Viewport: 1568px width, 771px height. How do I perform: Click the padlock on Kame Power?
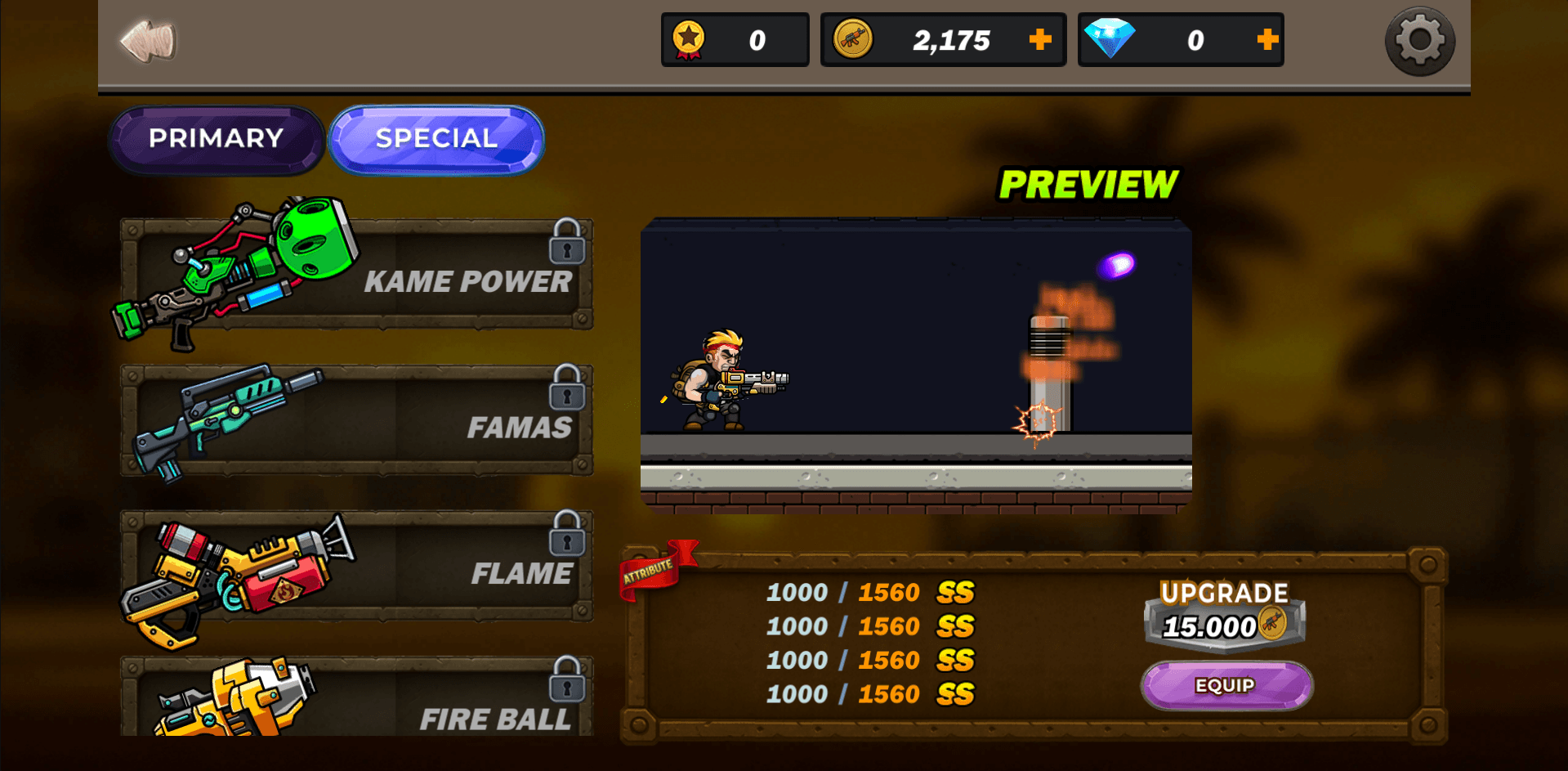(x=565, y=247)
